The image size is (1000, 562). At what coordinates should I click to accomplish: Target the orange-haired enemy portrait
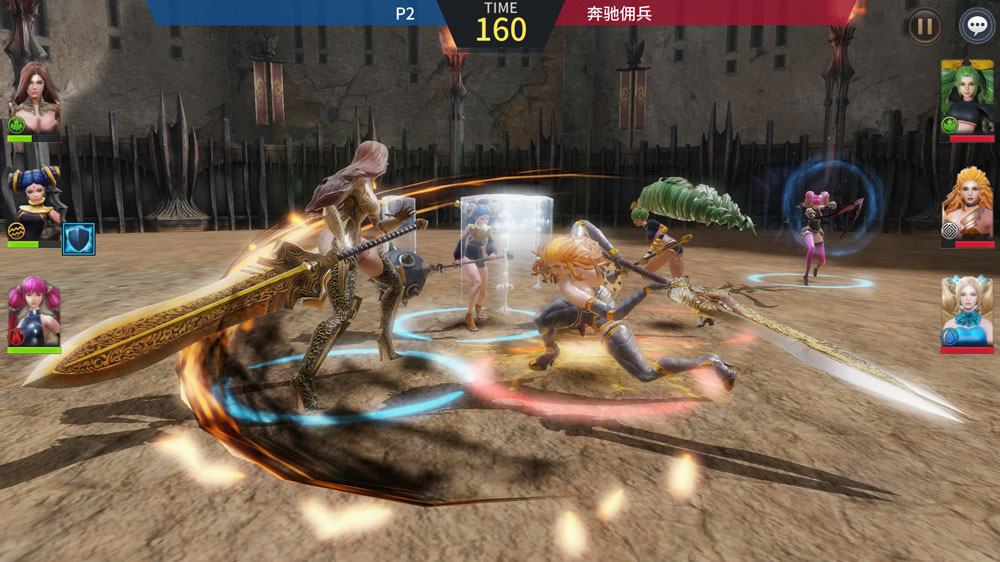coord(966,205)
